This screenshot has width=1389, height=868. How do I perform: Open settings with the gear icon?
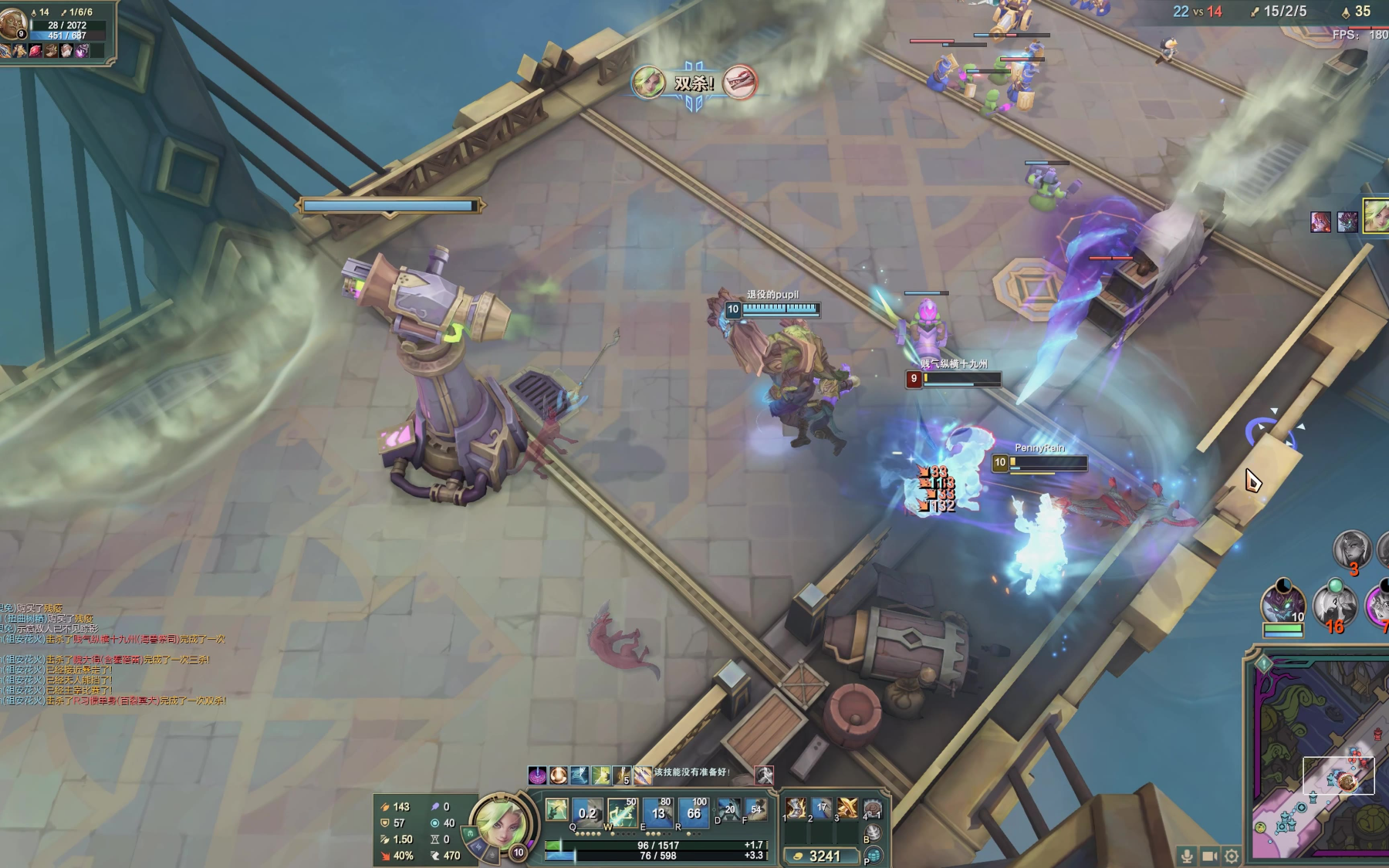[x=1232, y=856]
